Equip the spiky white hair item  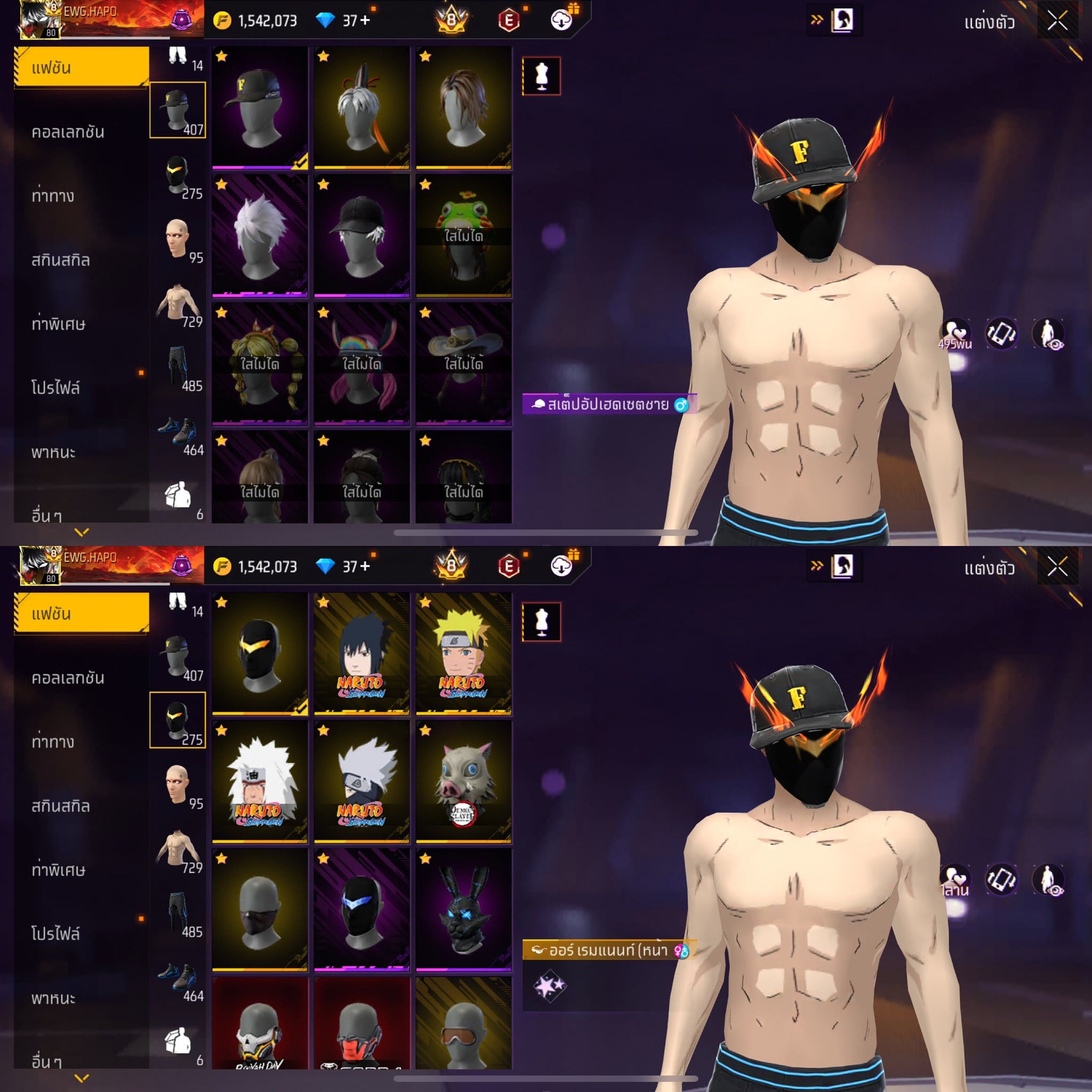[260, 235]
